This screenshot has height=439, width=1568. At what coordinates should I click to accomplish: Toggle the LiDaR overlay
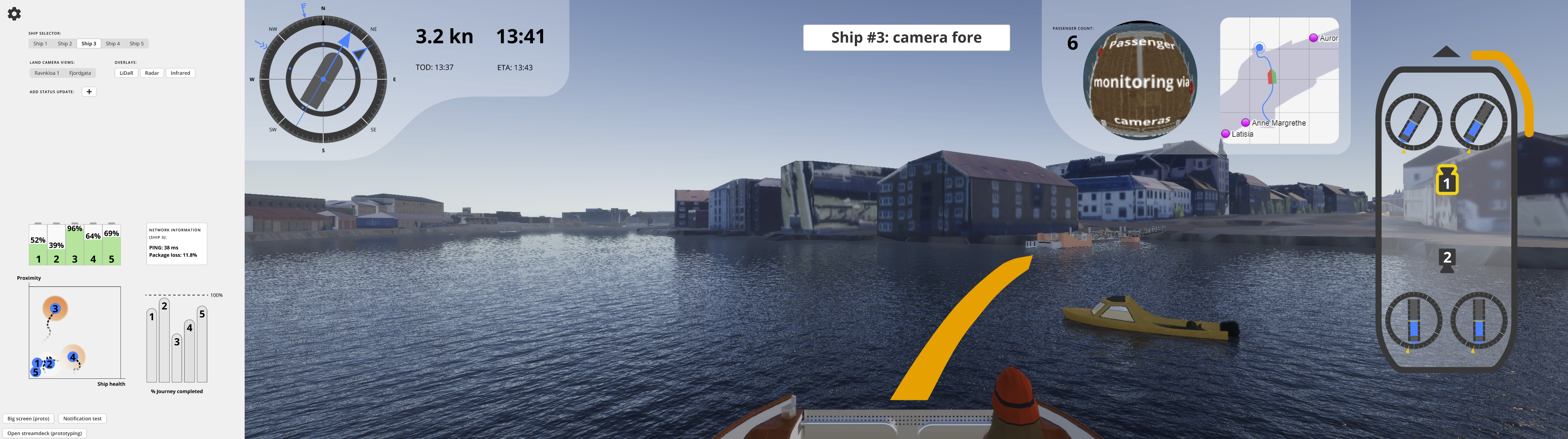click(x=126, y=73)
